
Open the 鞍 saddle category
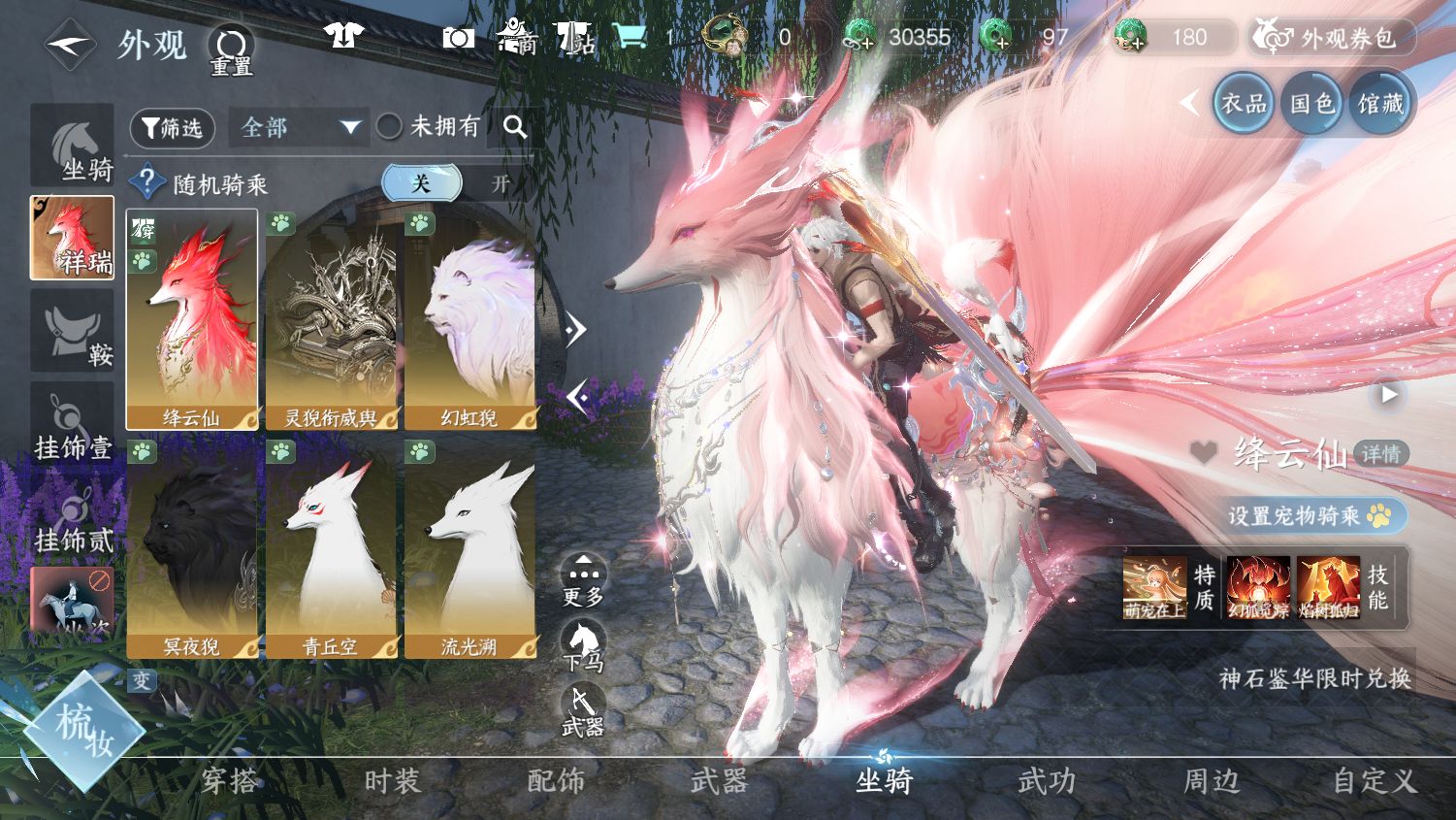72,331
